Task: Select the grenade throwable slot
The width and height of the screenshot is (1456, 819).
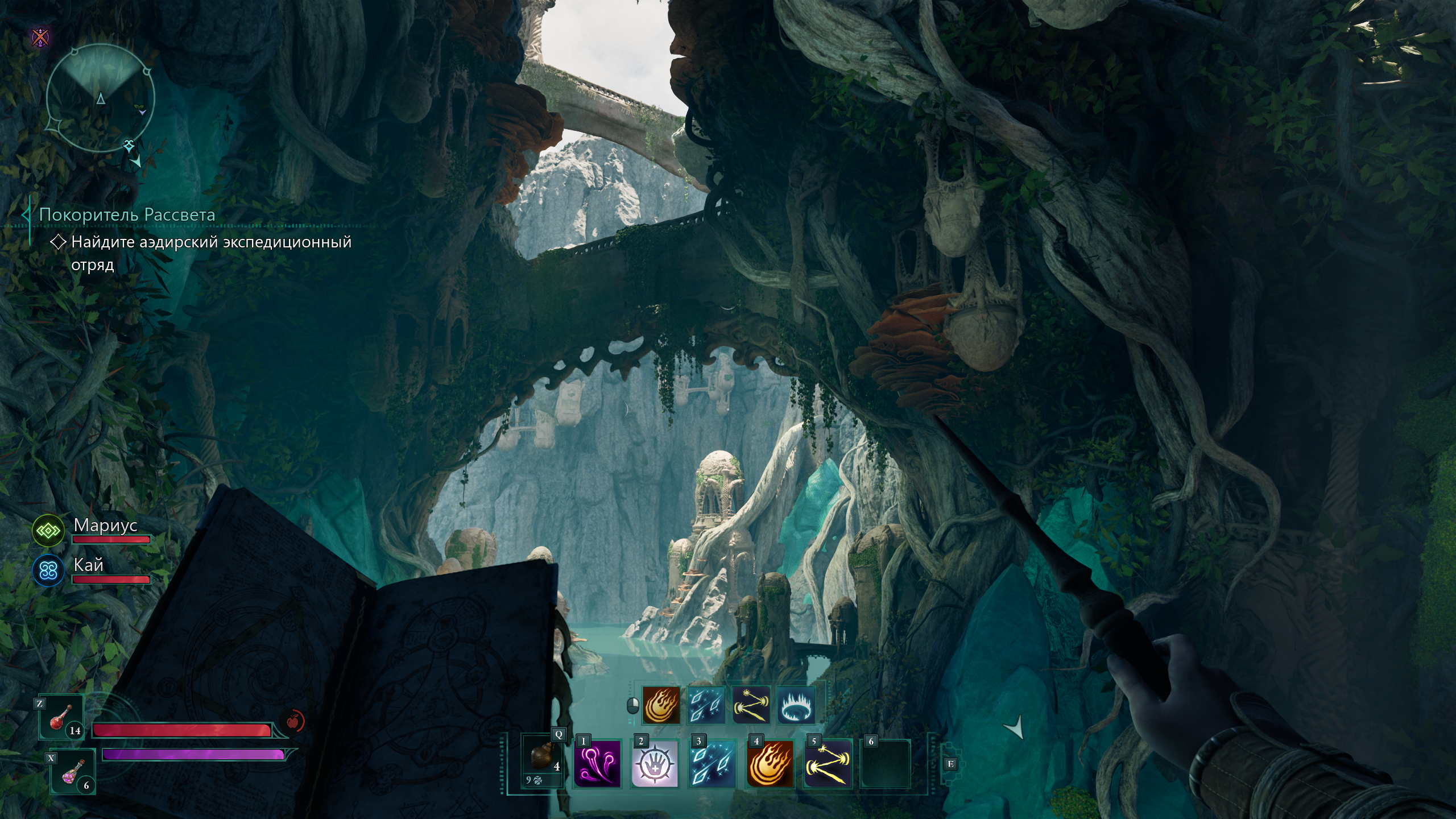Action: pyautogui.click(x=542, y=759)
